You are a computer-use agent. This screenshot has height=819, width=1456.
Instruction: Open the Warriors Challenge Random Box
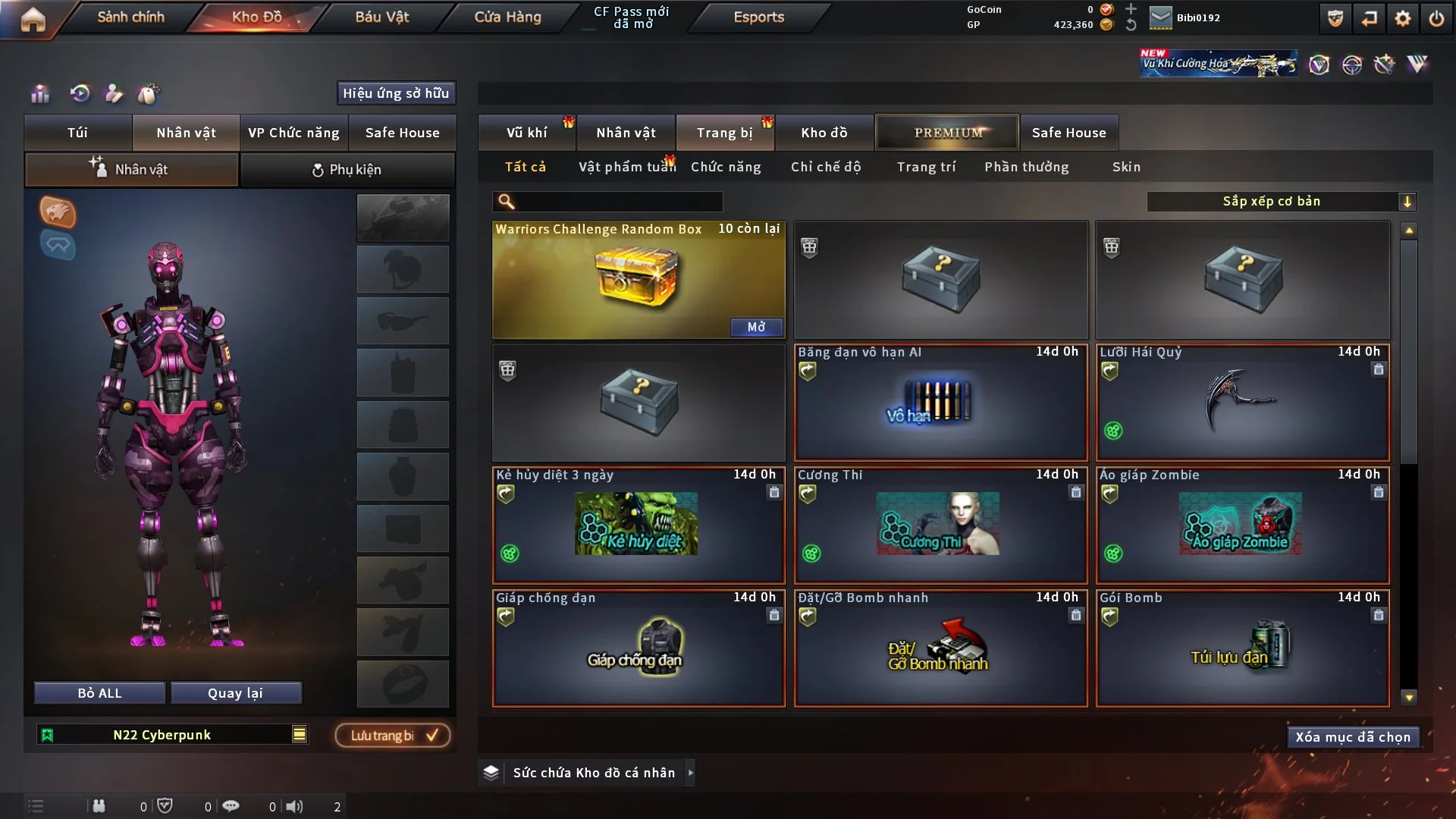tap(756, 327)
